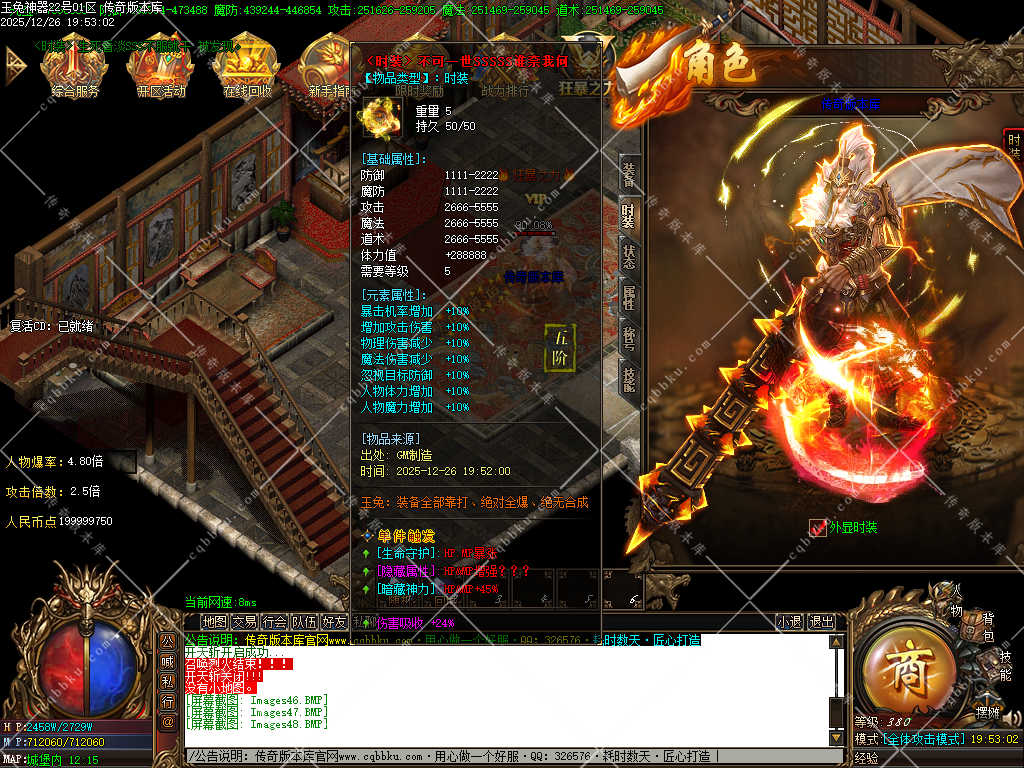Open the 开区活动 event icon
Screen dimensions: 1024x768
161,66
